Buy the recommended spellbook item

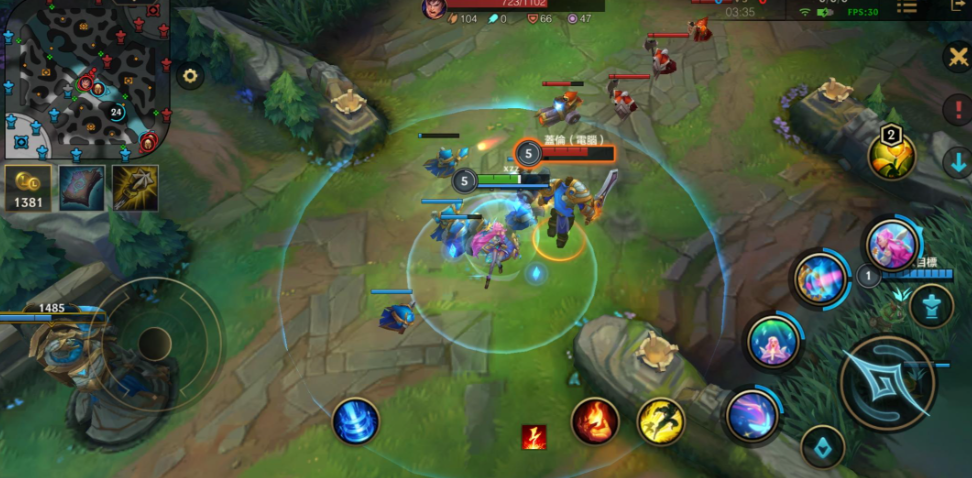point(81,188)
